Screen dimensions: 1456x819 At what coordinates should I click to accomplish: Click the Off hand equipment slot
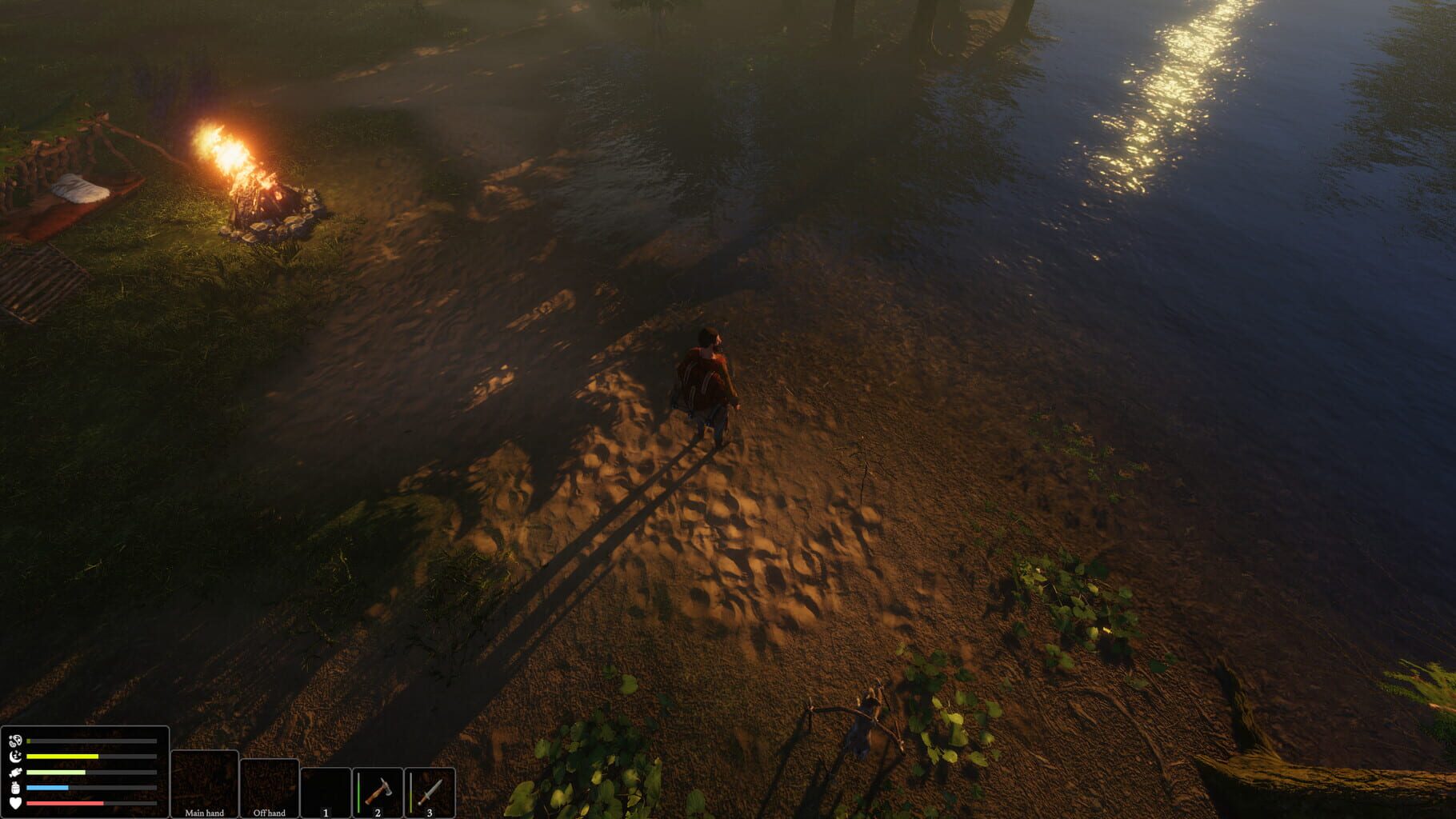pyautogui.click(x=270, y=788)
